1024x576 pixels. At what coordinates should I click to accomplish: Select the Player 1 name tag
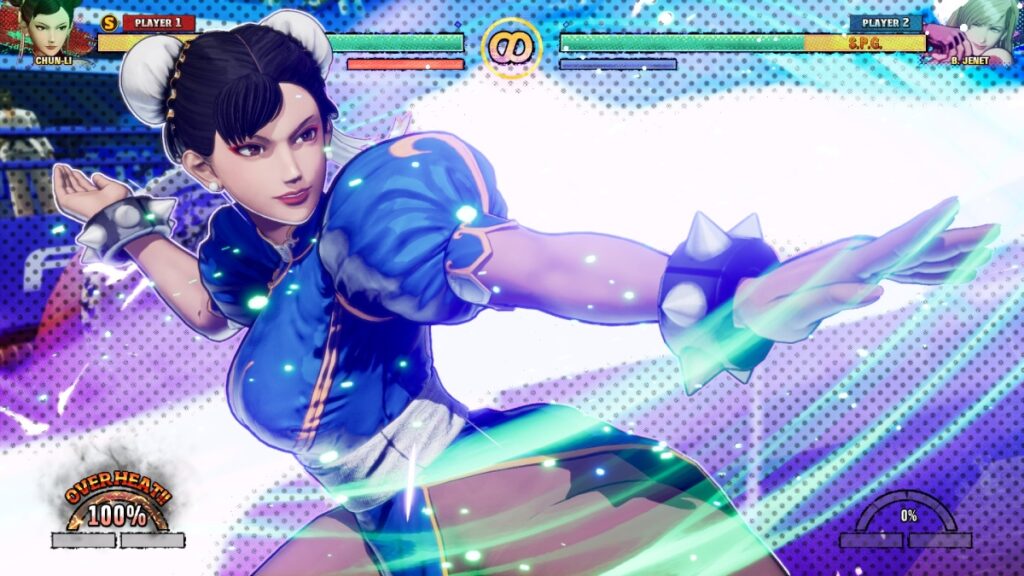pyautogui.click(x=158, y=22)
